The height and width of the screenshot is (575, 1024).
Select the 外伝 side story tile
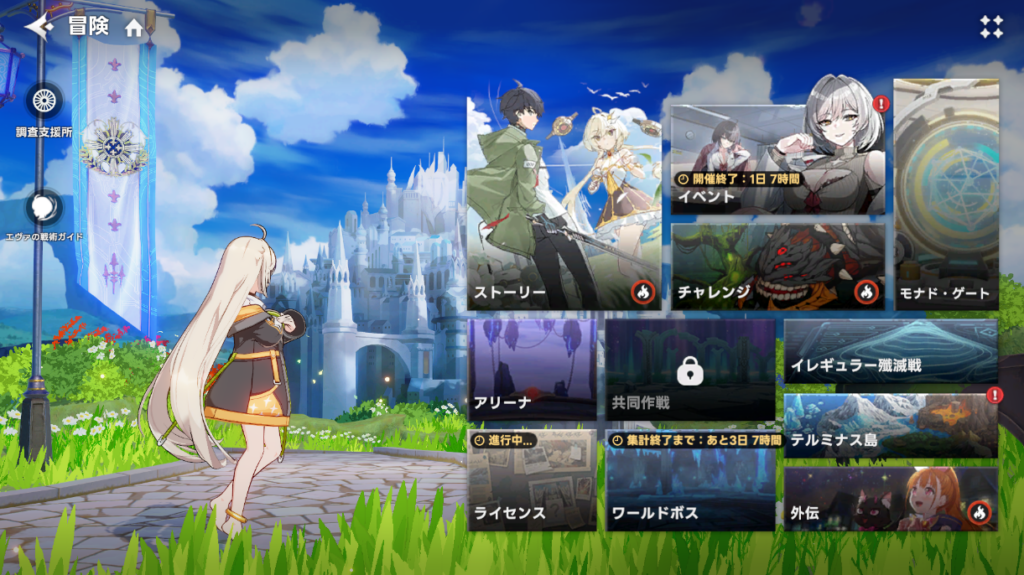coord(890,499)
